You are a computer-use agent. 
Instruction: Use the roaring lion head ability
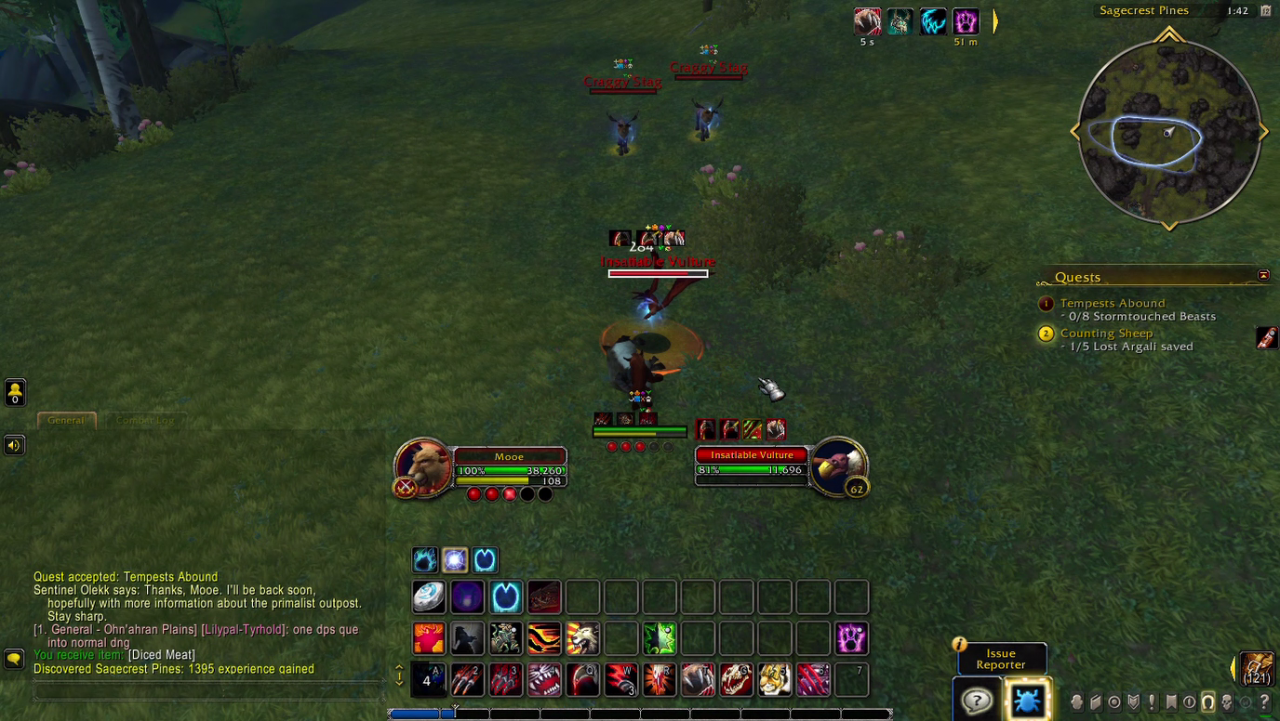pos(582,637)
